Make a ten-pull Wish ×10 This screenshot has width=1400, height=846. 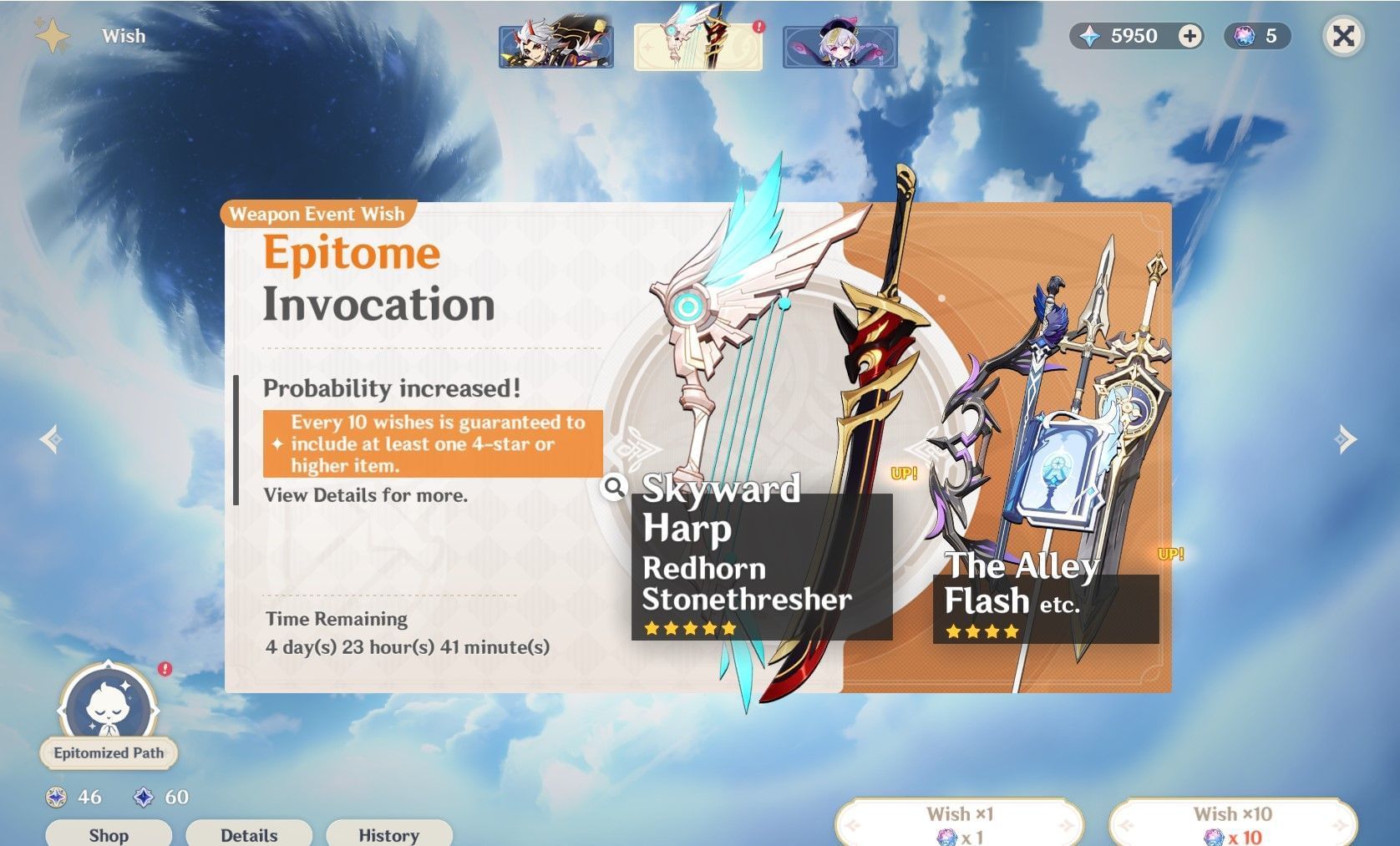click(1232, 823)
